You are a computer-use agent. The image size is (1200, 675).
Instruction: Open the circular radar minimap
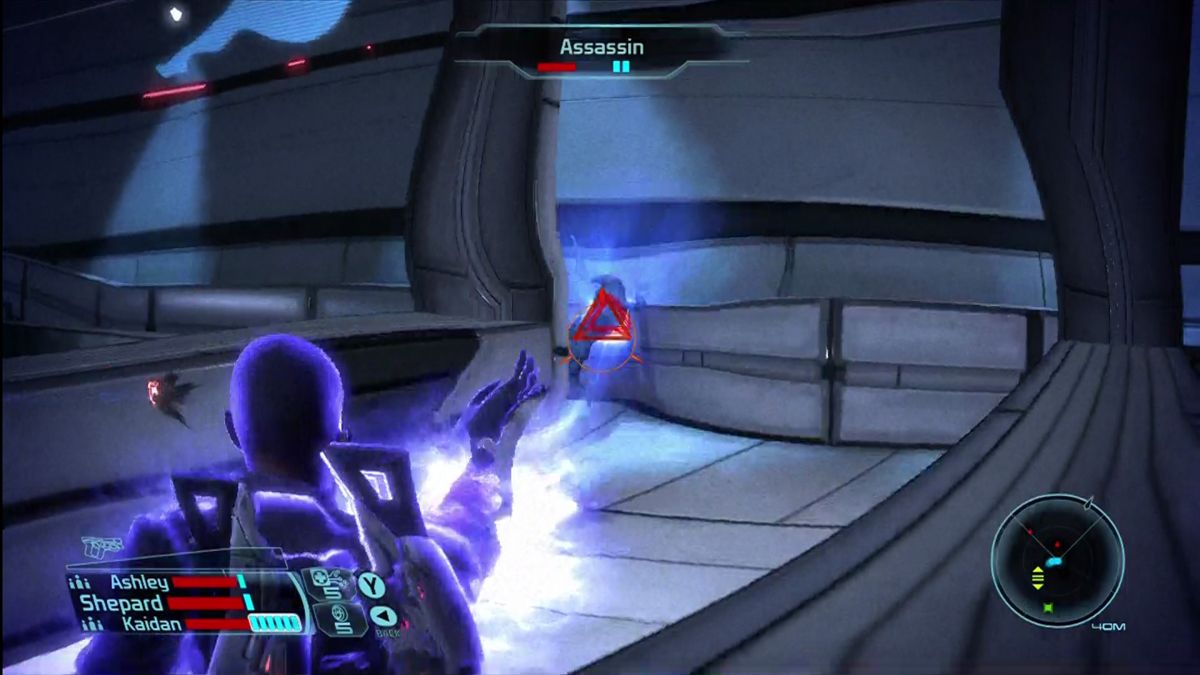1057,560
